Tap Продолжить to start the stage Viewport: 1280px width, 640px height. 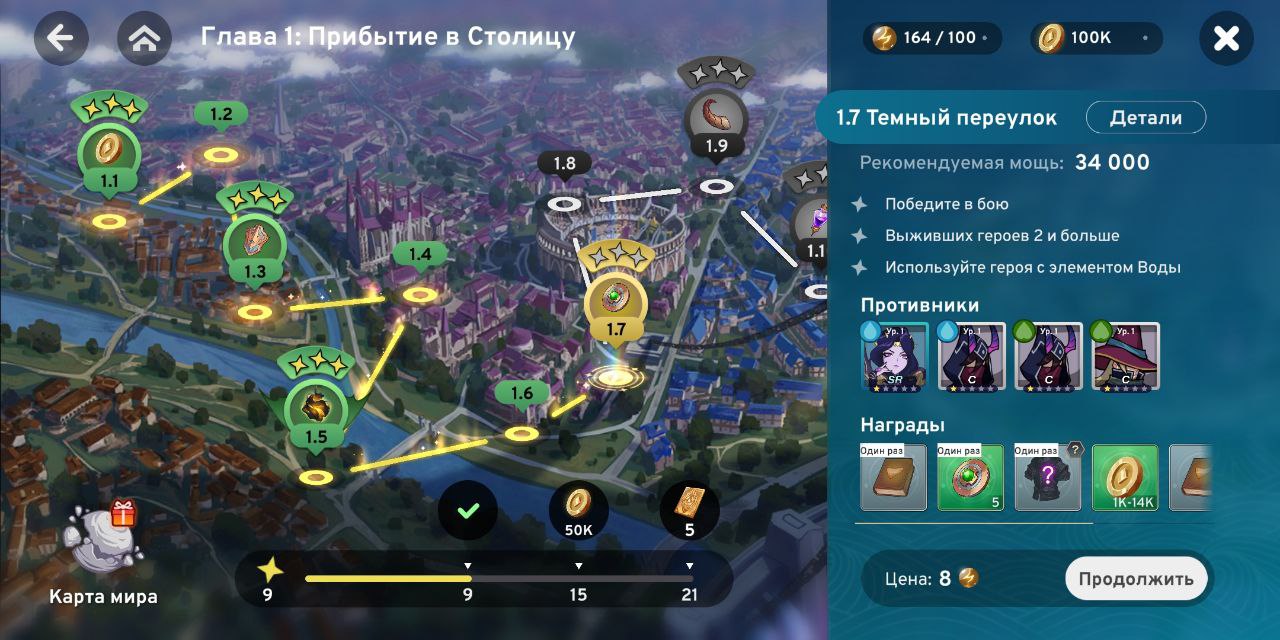pos(1136,578)
